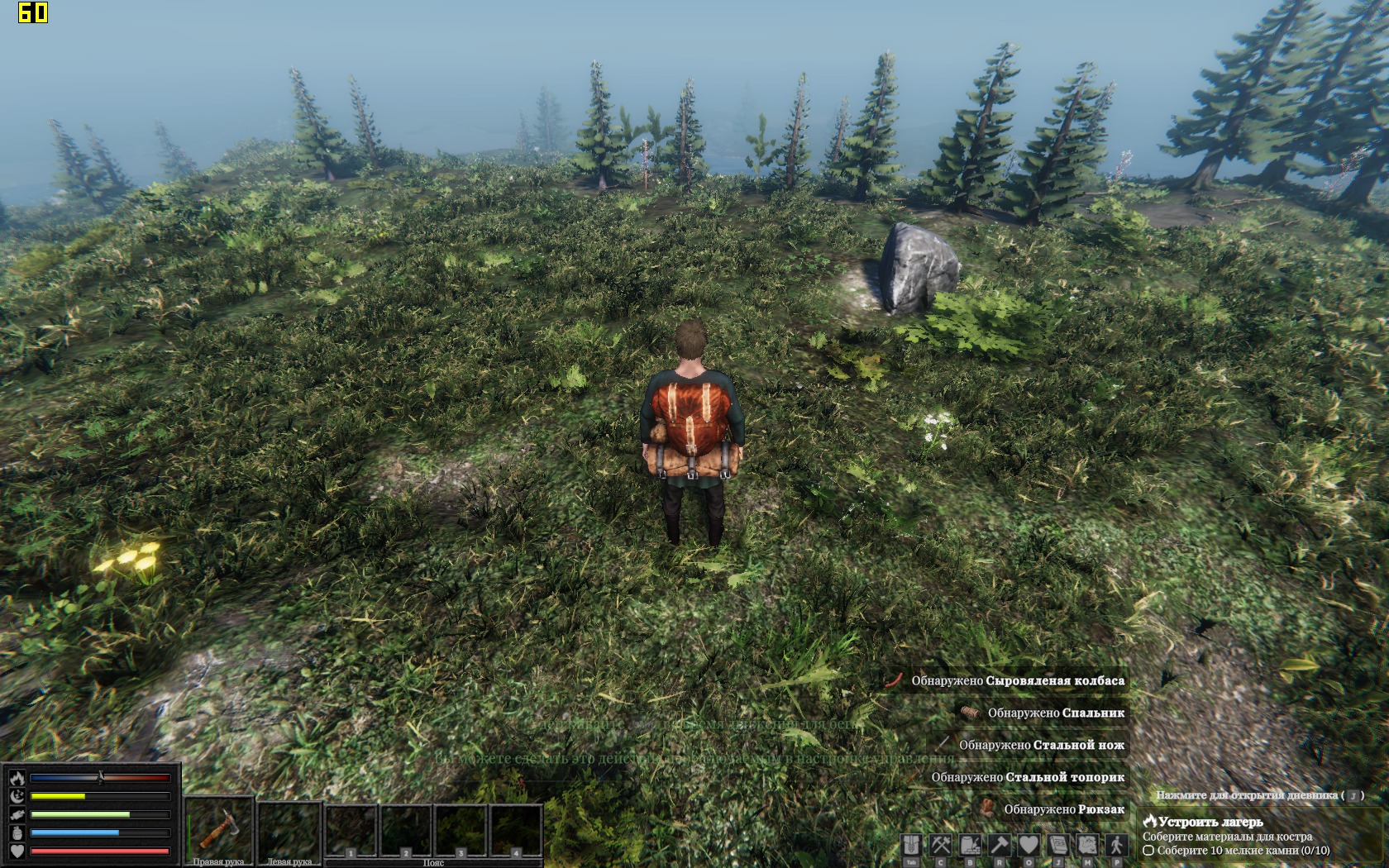This screenshot has height=868, width=1389.
Task: Open the heart status panel icon
Action: click(1029, 845)
